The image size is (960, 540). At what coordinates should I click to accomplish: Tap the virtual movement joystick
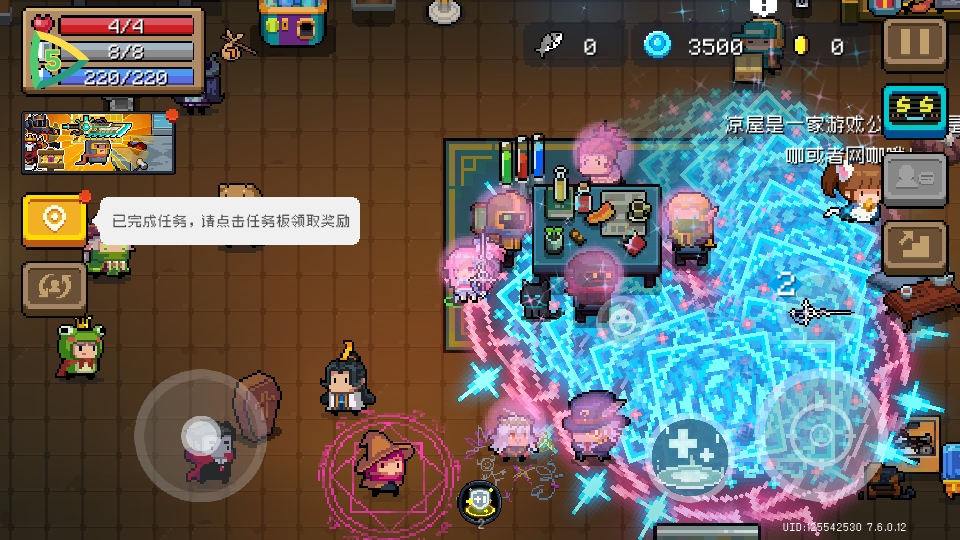(x=201, y=436)
